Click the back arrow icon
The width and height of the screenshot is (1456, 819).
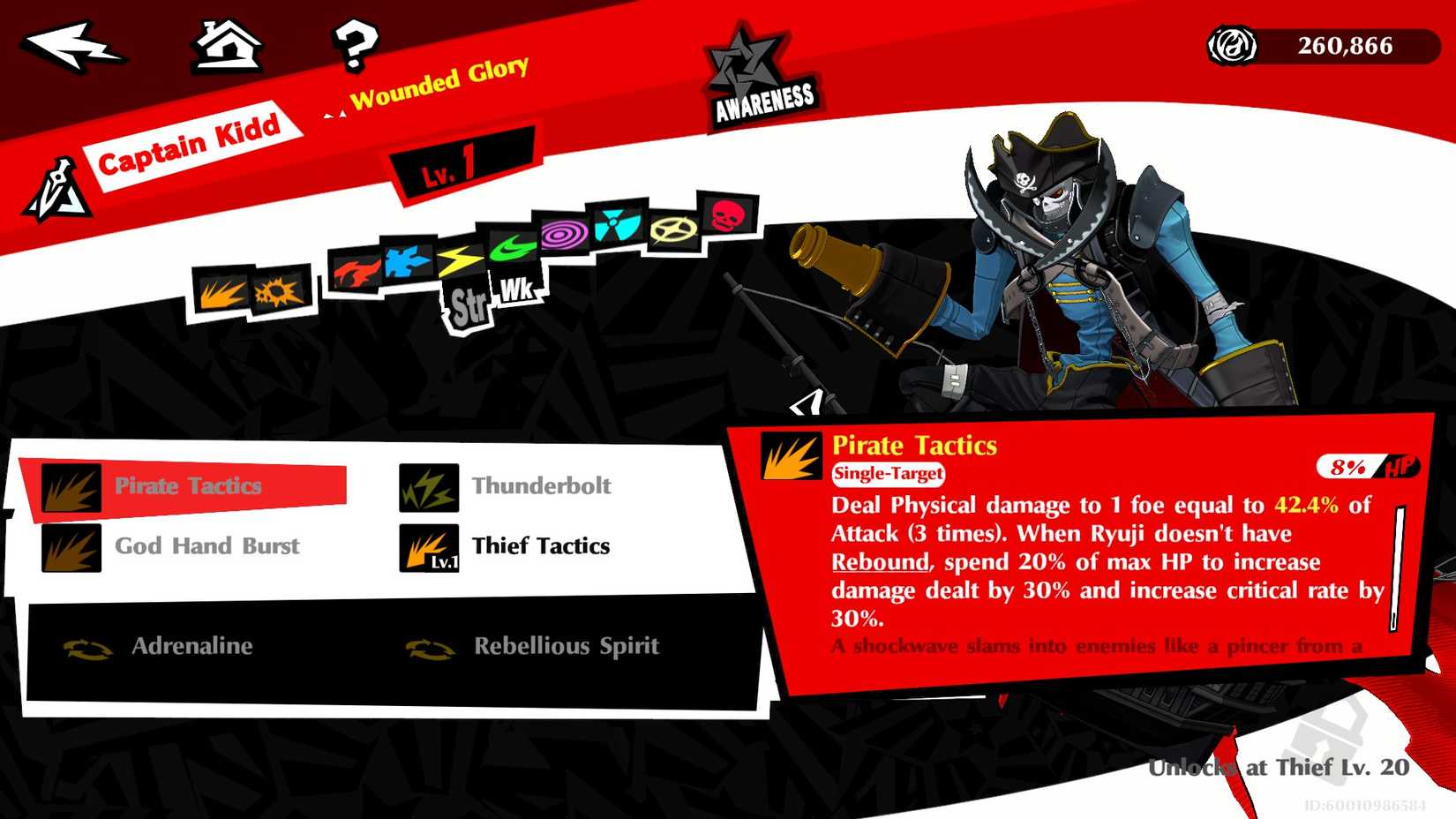pos(75,49)
